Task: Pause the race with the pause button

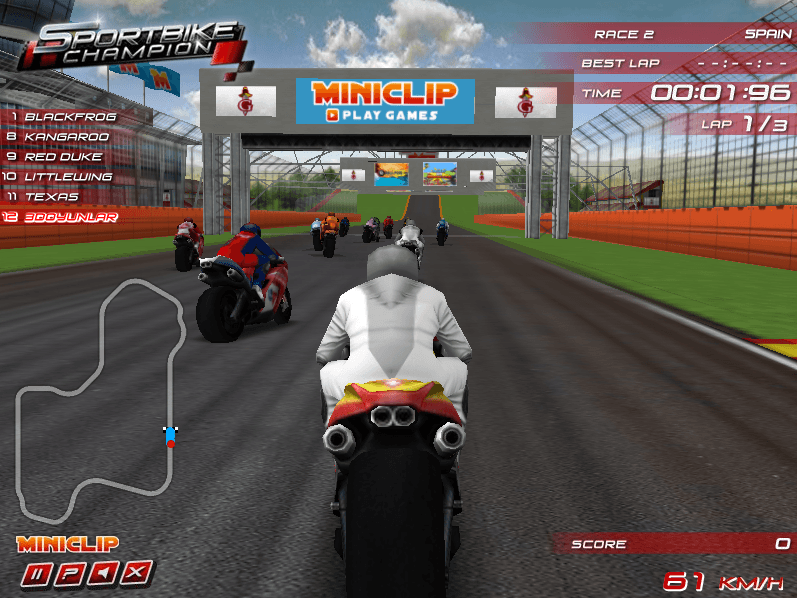Action: click(x=37, y=573)
